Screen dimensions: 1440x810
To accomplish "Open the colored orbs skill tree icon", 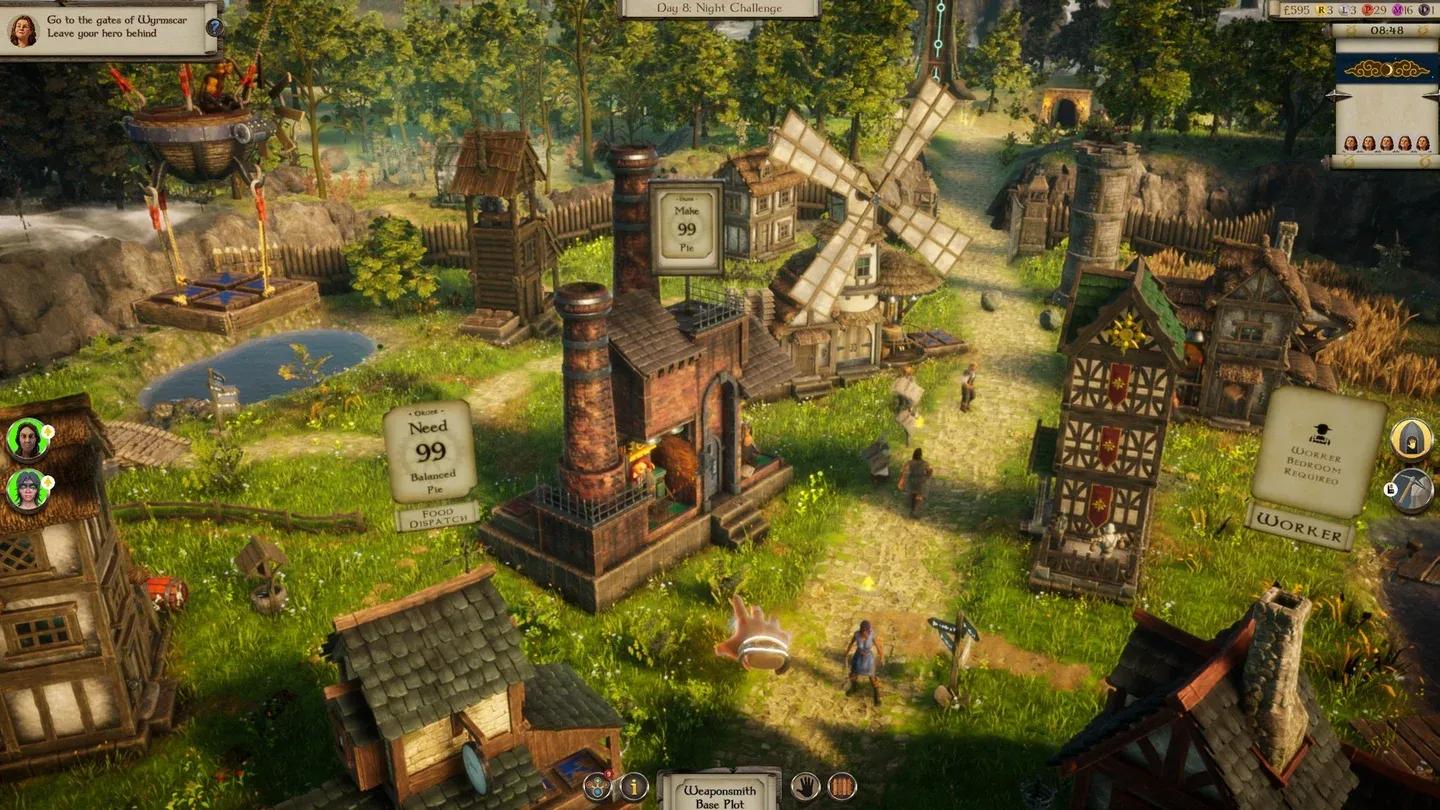I will (598, 787).
